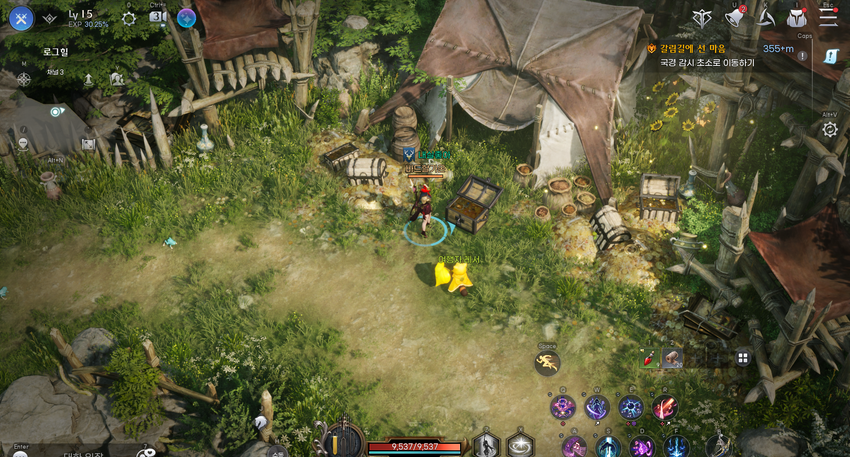Viewport: 850px width, 457px height.
Task: Click the map pin marker icon
Action: (56, 111)
